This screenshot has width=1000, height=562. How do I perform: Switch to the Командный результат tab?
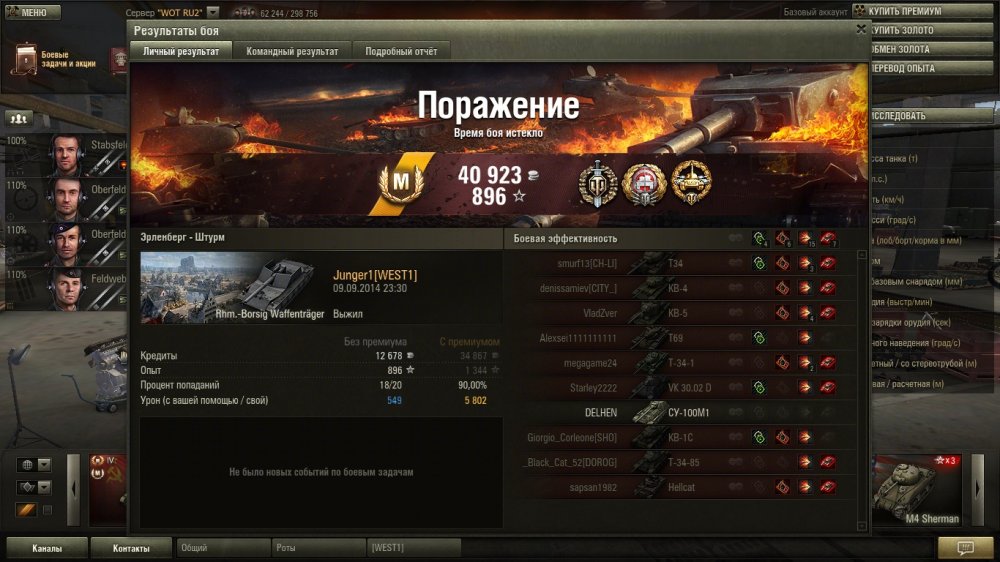(x=292, y=51)
